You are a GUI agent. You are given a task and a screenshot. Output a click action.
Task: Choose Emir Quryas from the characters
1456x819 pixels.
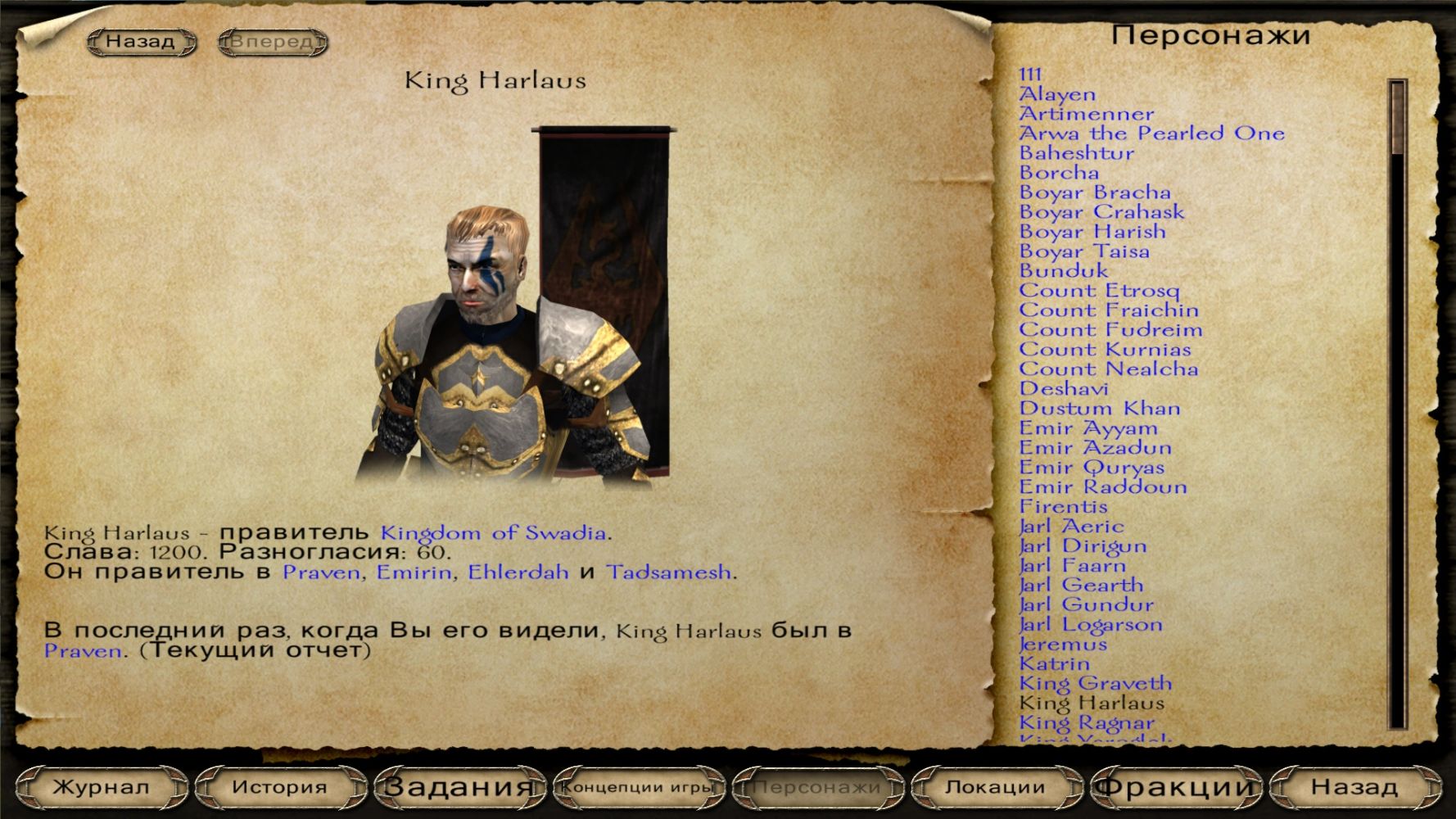point(1092,468)
